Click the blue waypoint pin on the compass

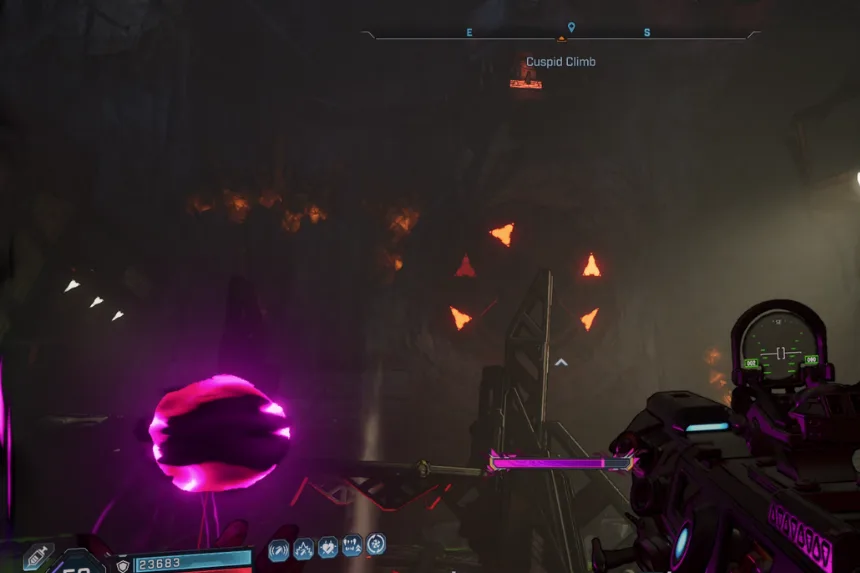click(571, 27)
